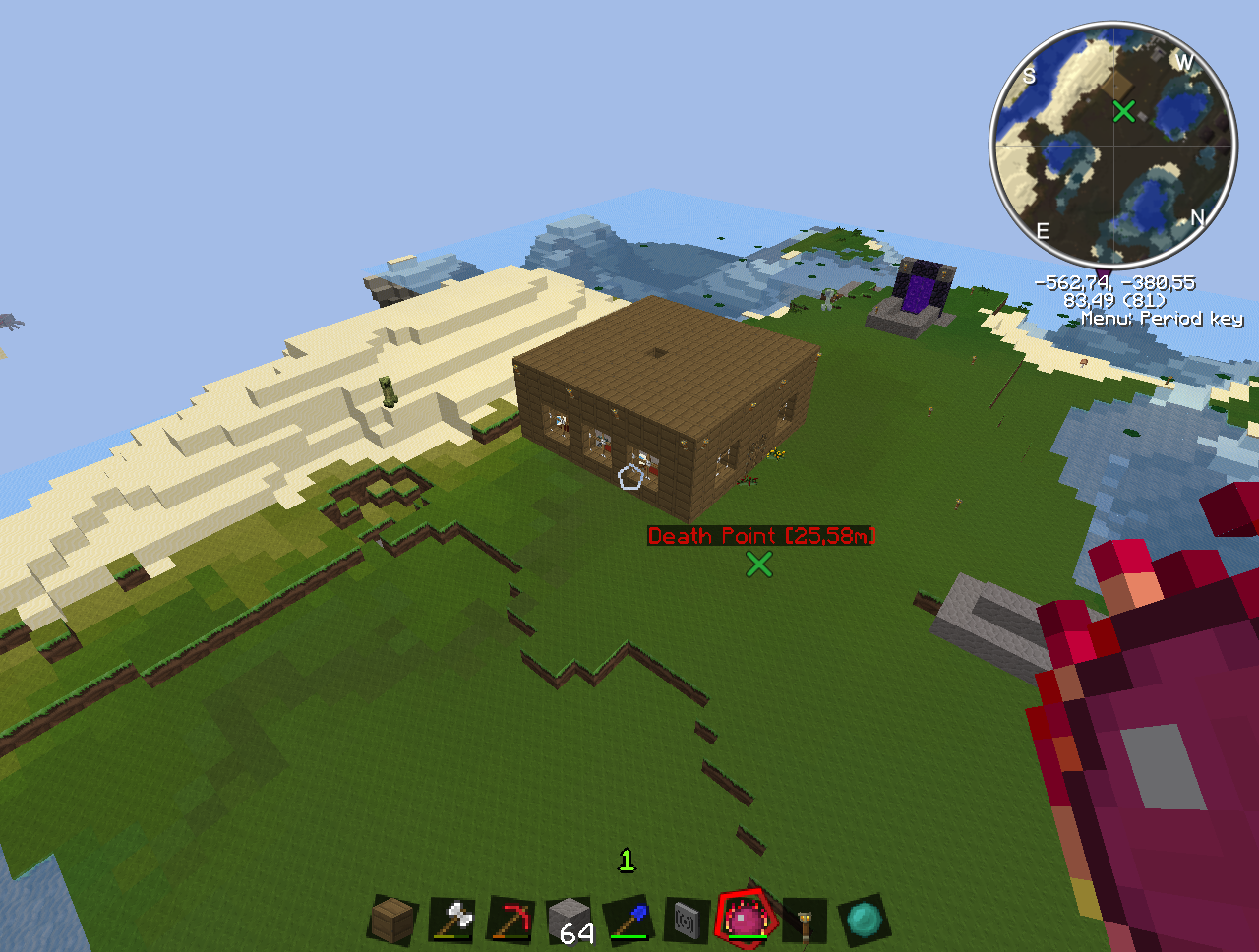Choose the red pickaxe in the hotbar

(510, 921)
